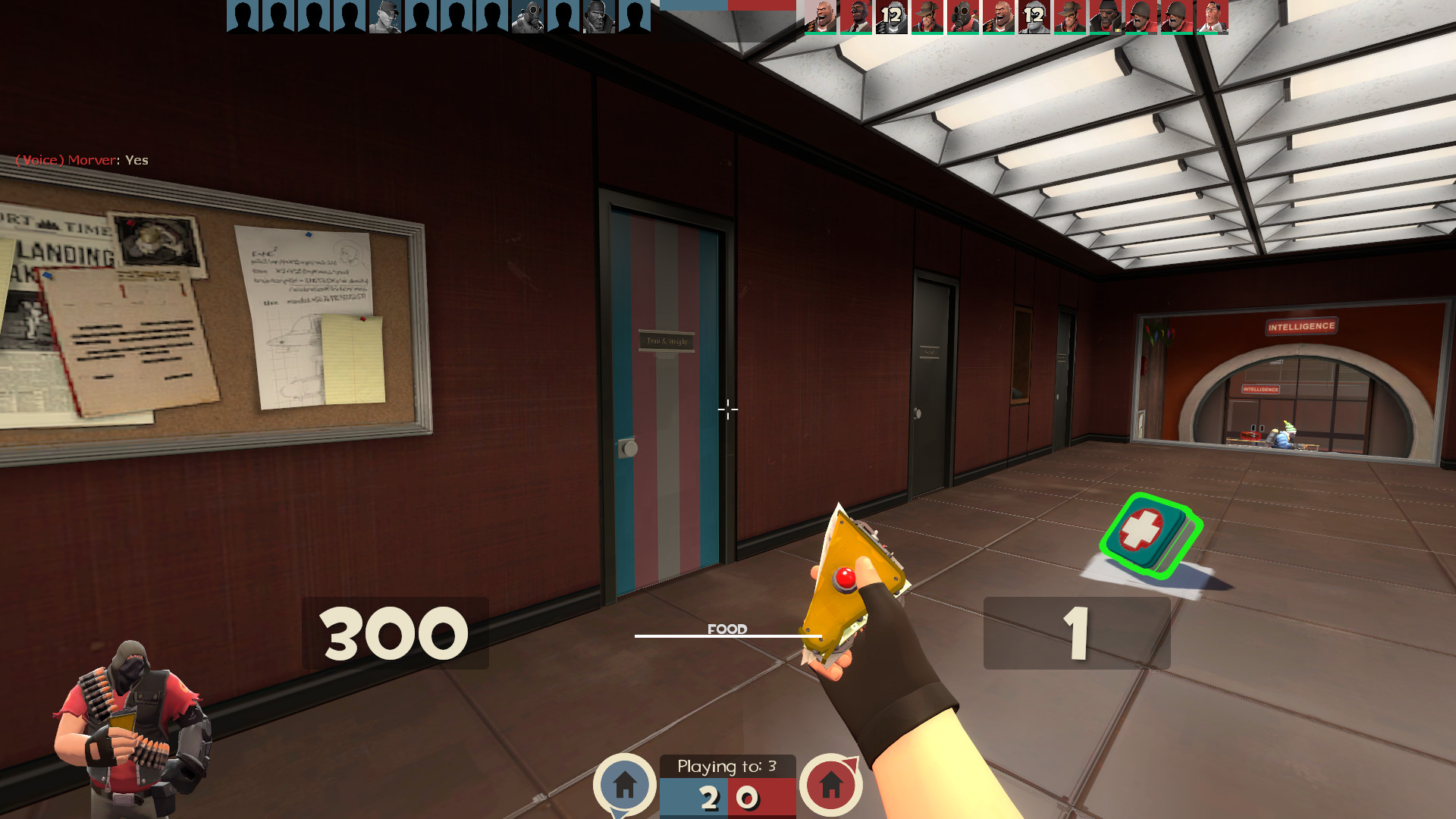Screen dimensions: 1456x819
Task: Select the red team home base icon
Action: click(833, 786)
